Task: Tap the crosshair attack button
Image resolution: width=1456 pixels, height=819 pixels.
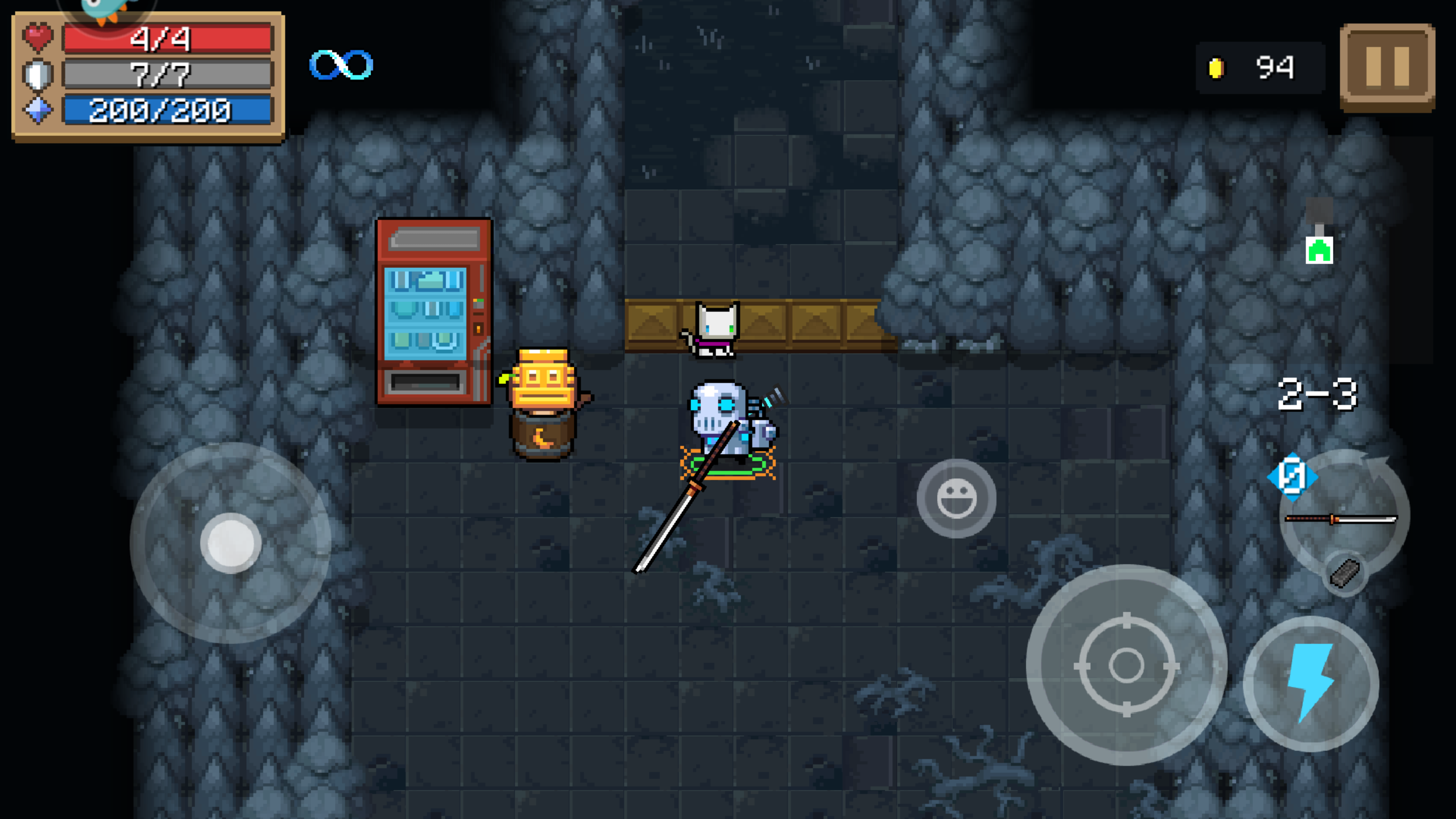Action: pos(1126,664)
